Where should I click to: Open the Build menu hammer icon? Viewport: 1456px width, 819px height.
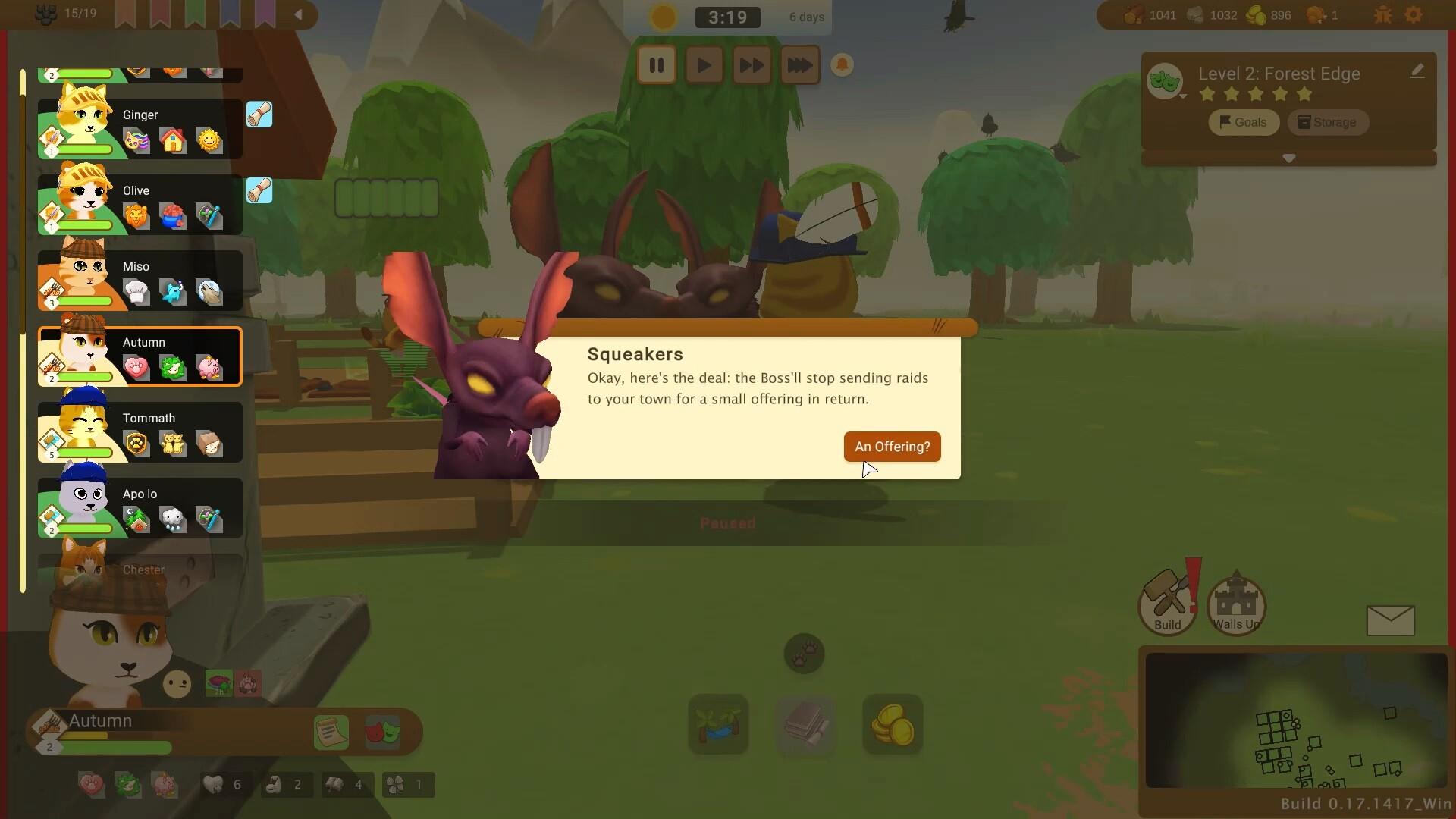(1168, 599)
